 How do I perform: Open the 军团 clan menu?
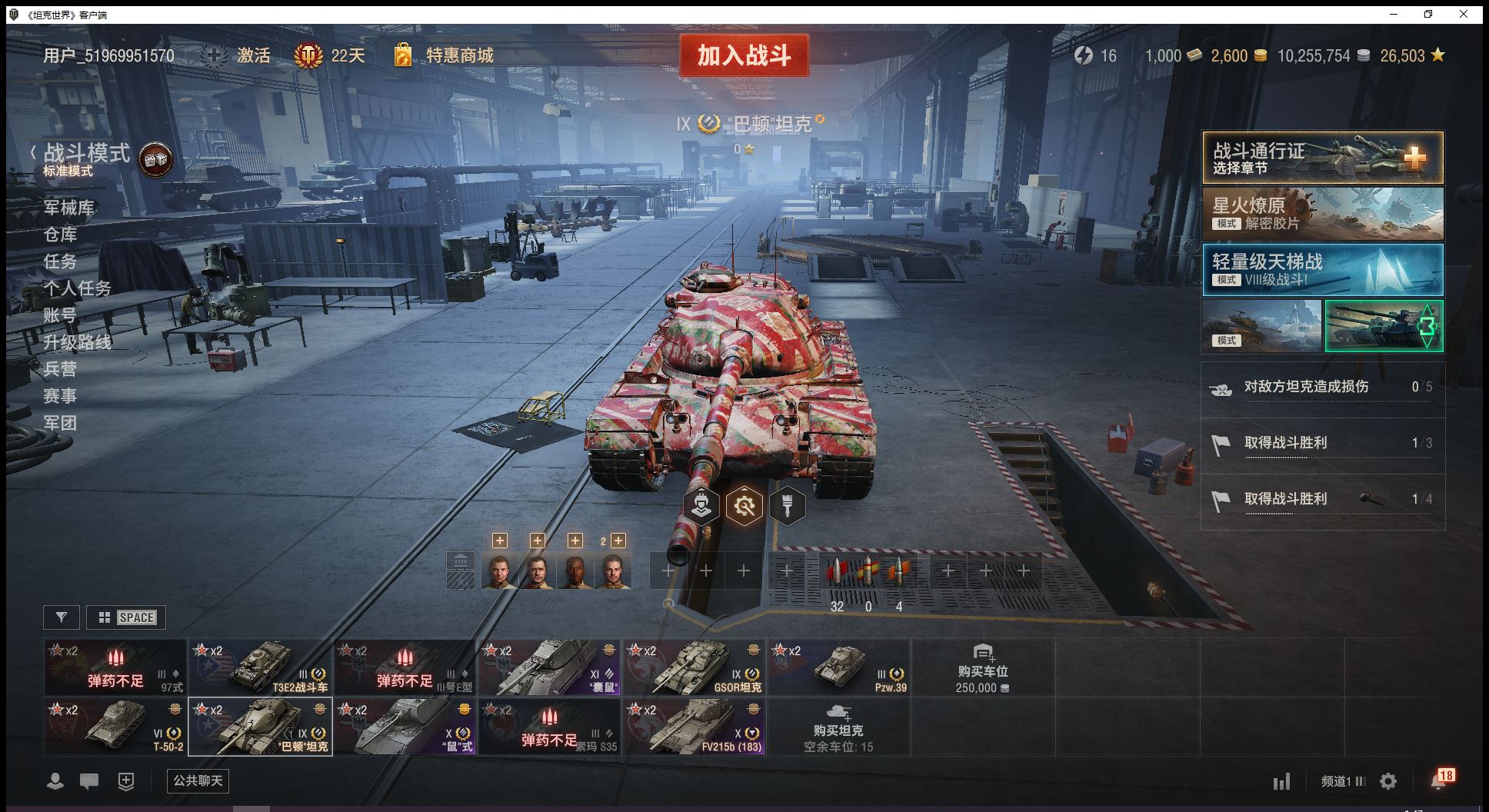(60, 423)
